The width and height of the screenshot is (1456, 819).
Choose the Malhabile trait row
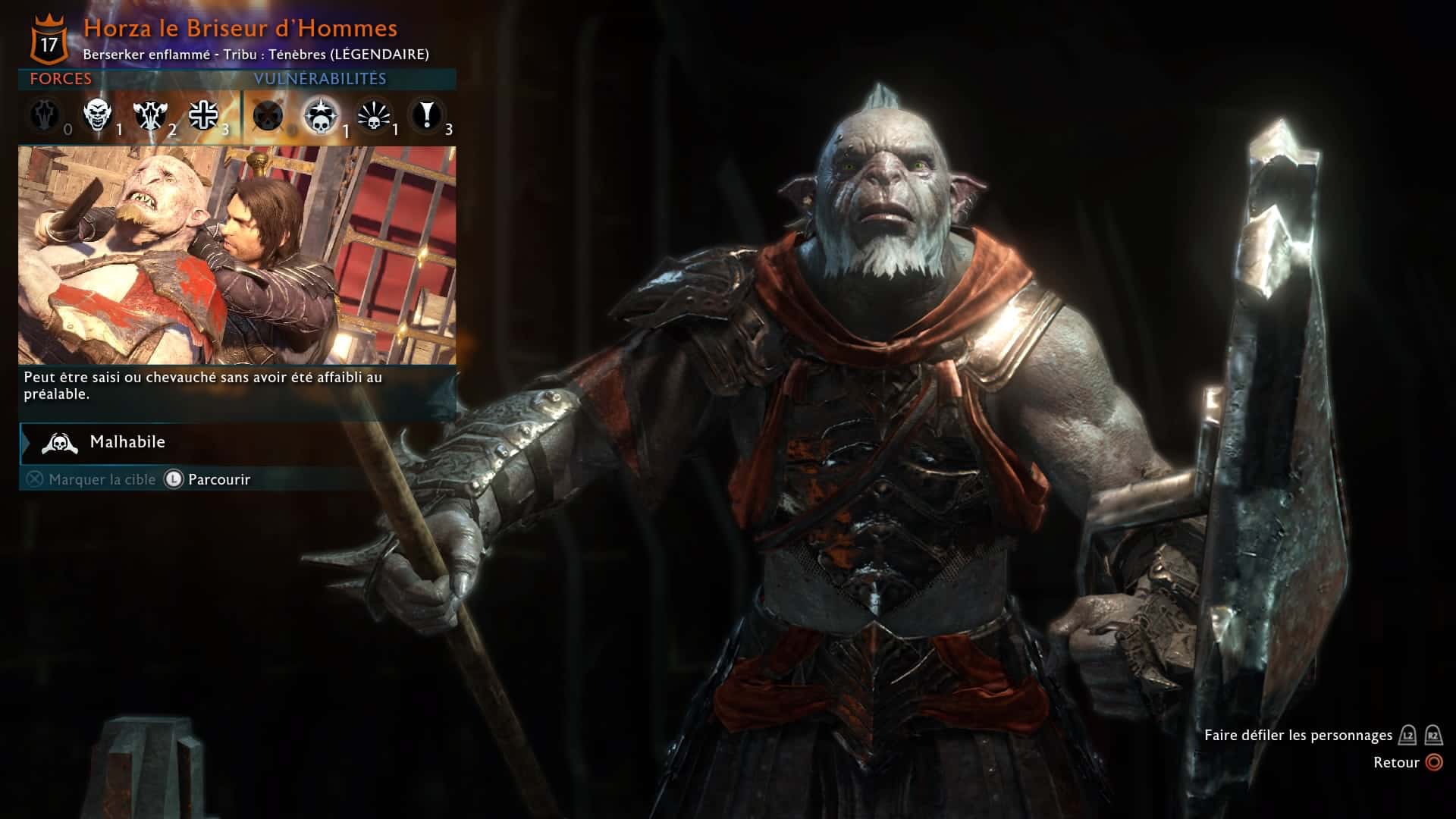(x=237, y=442)
